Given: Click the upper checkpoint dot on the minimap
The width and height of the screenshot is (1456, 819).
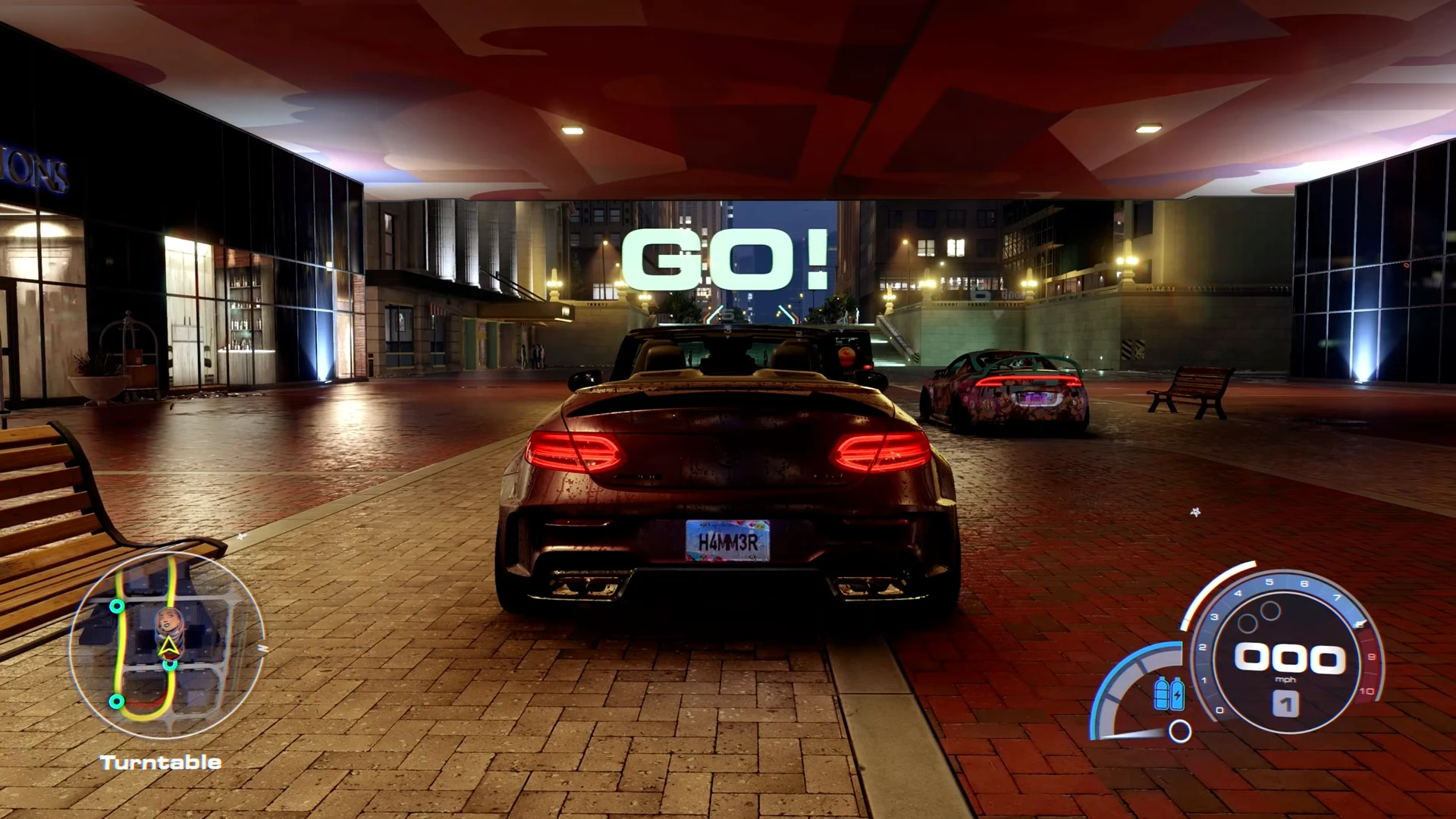Looking at the screenshot, I should click(x=117, y=607).
